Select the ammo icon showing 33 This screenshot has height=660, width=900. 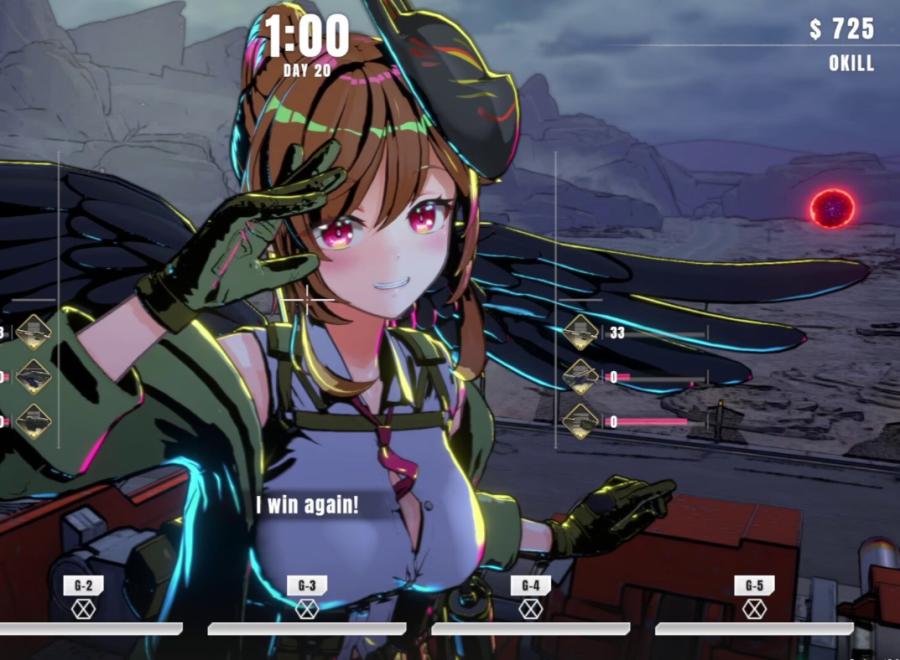tap(581, 333)
